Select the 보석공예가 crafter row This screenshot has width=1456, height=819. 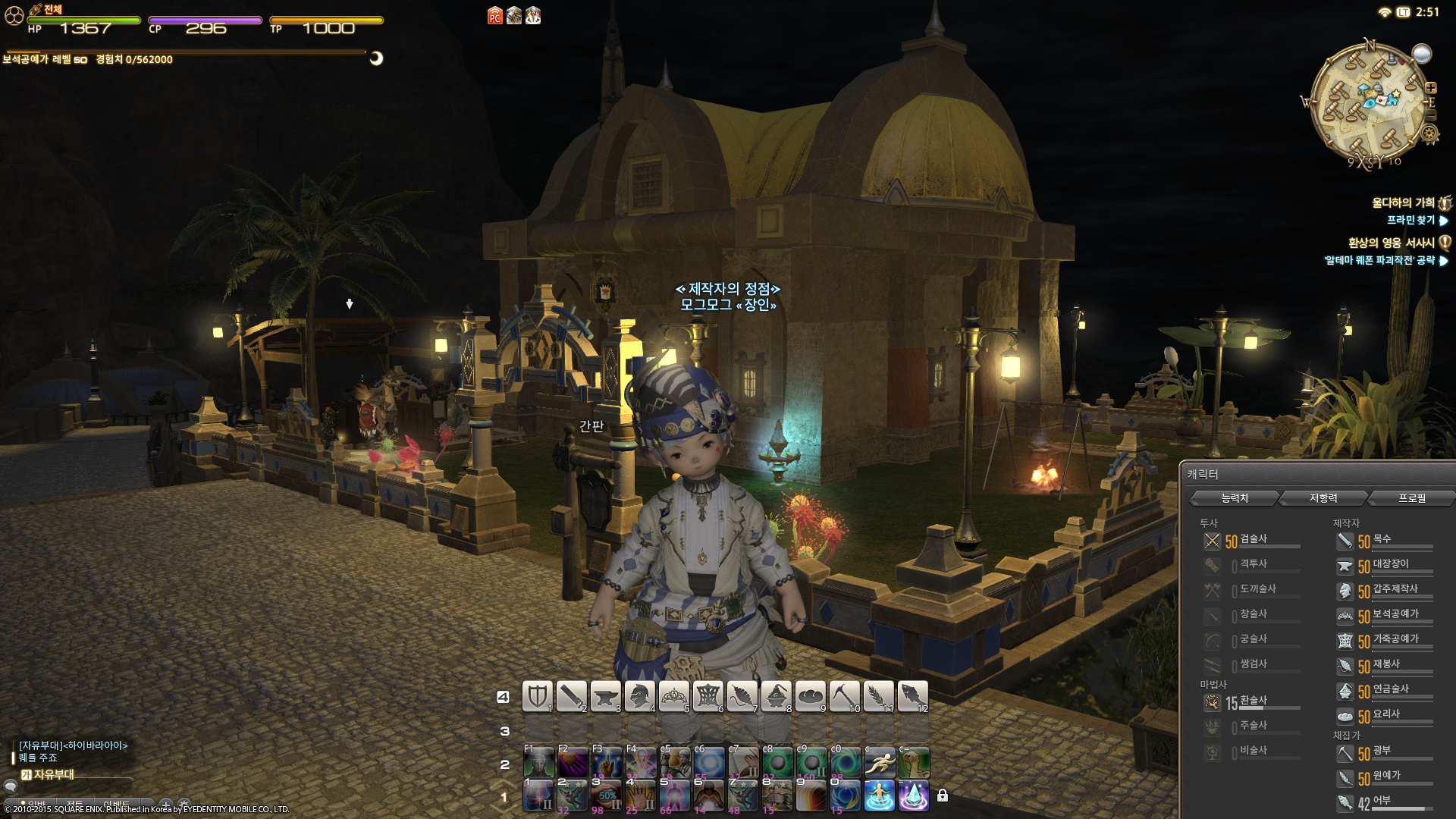1385,616
